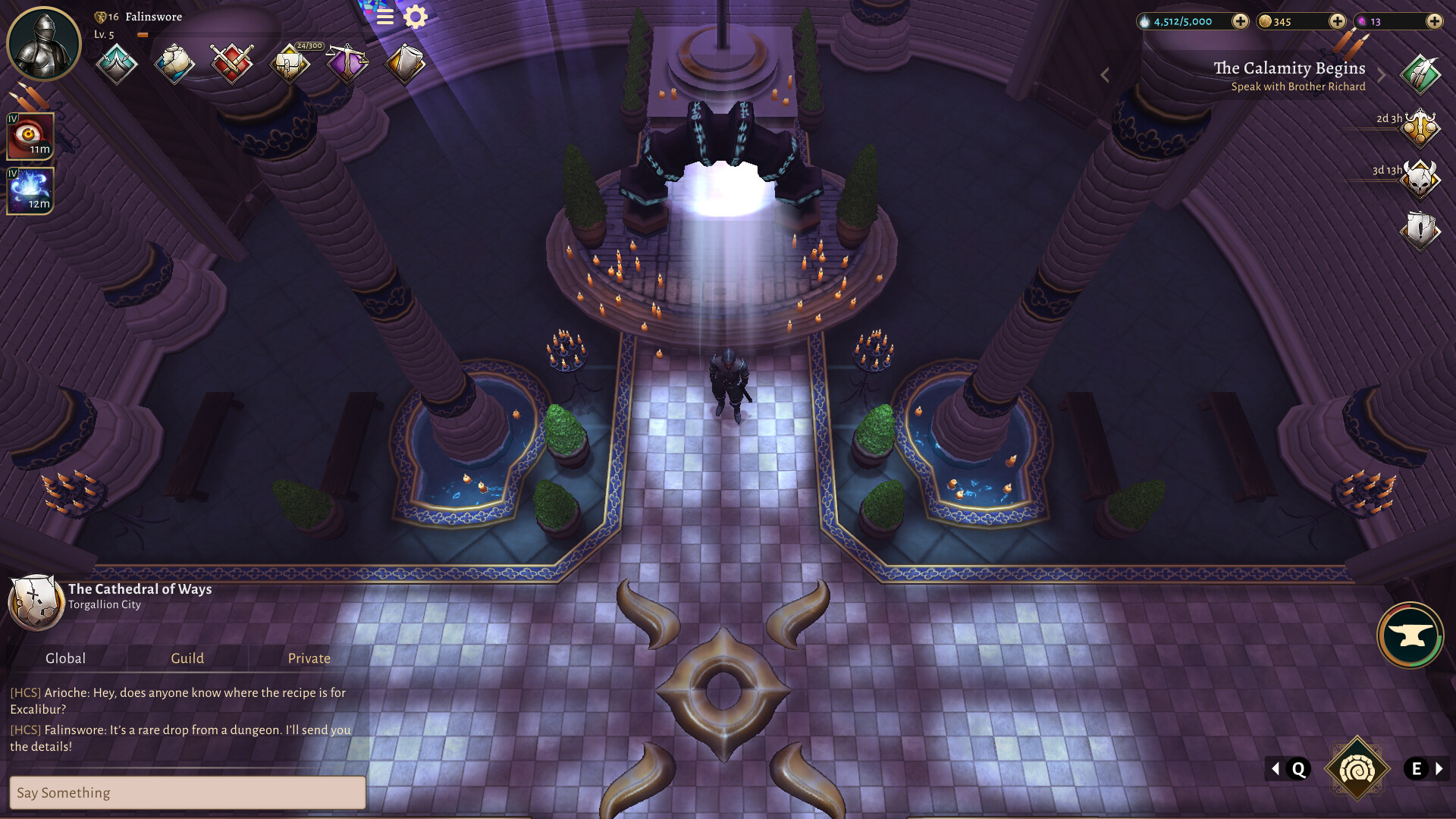Open settings with the gear icon
Image resolution: width=1456 pixels, height=819 pixels.
coord(416,17)
